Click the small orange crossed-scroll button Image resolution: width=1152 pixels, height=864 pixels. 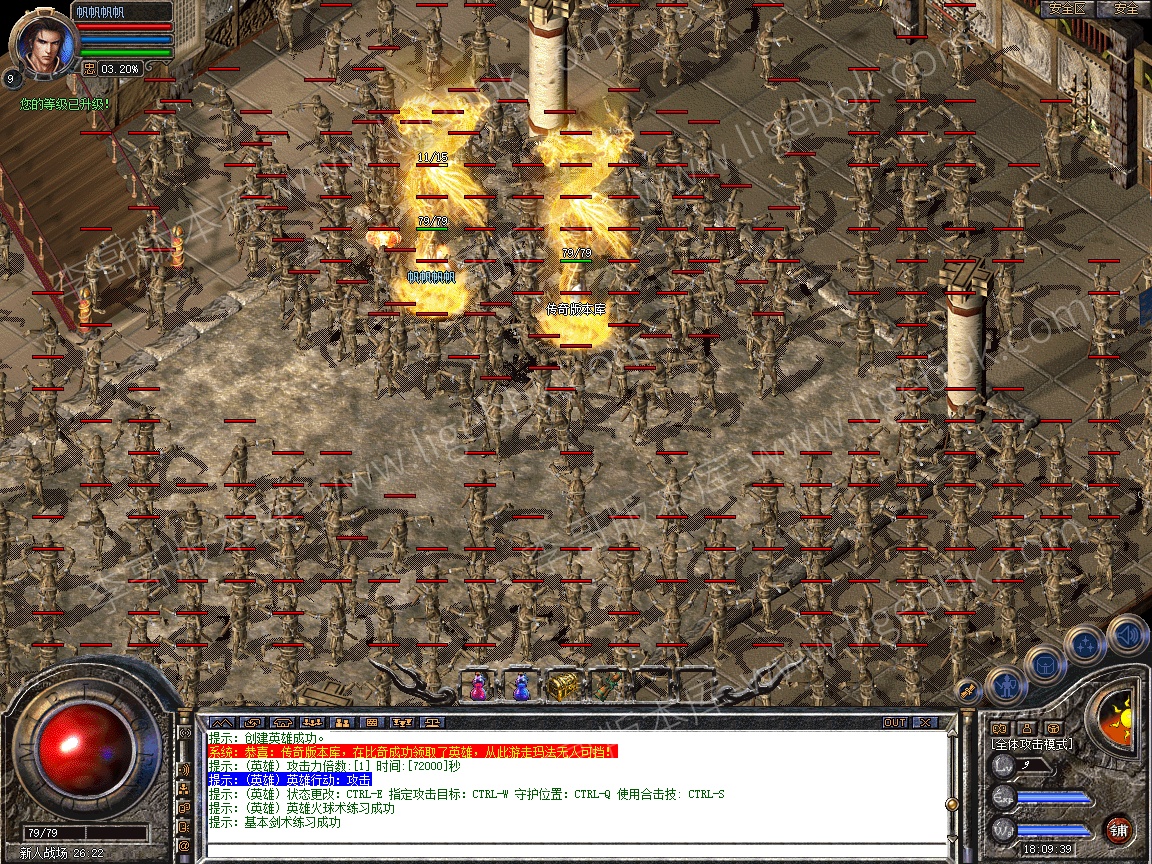(x=967, y=689)
